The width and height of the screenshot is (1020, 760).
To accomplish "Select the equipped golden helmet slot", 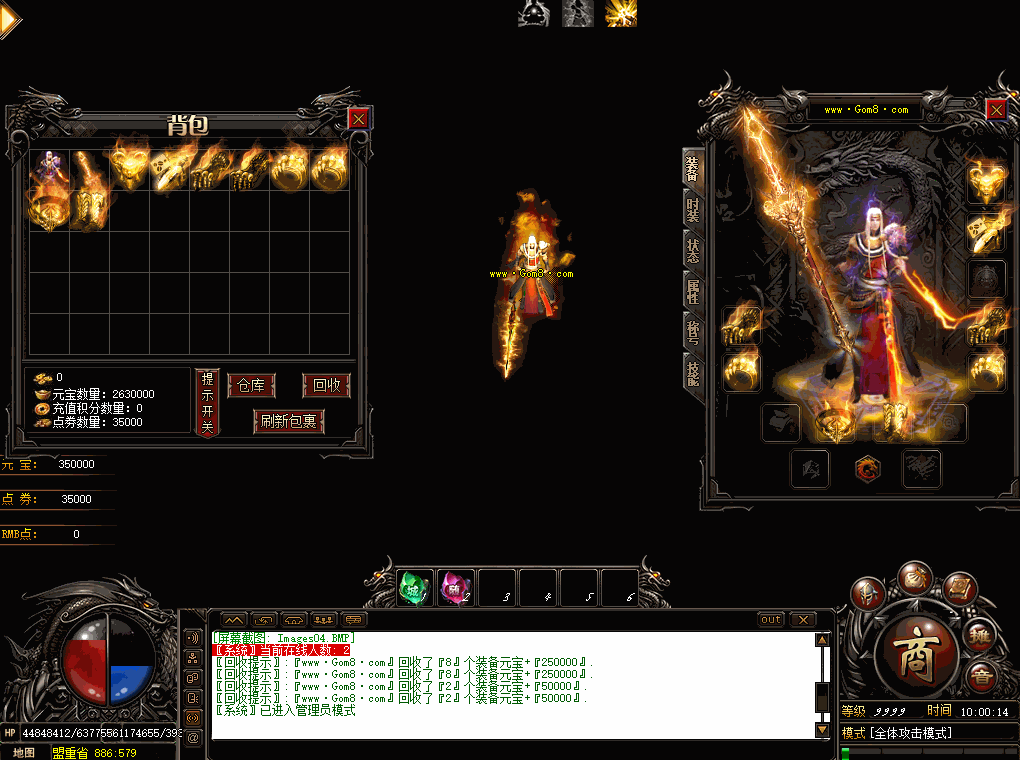I will click(986, 182).
